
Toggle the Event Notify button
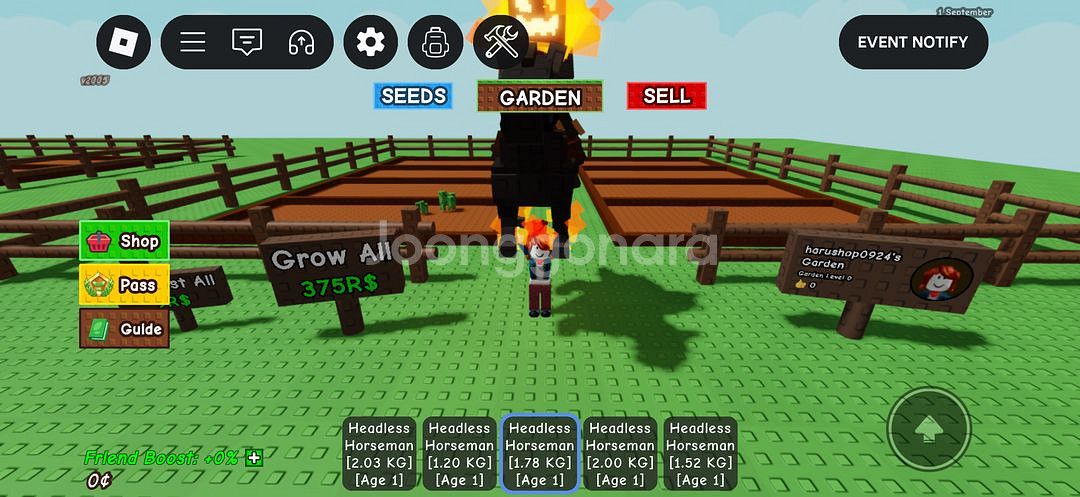coord(912,42)
